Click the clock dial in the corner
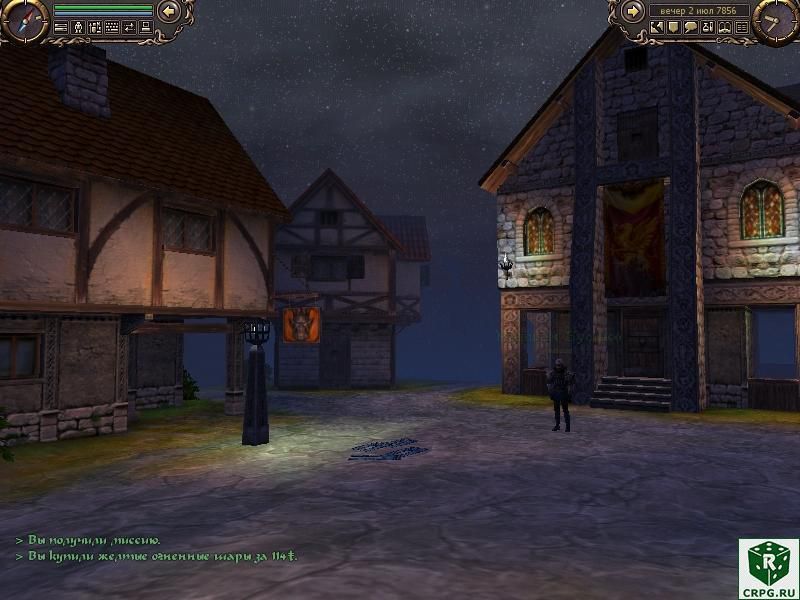 [775, 21]
